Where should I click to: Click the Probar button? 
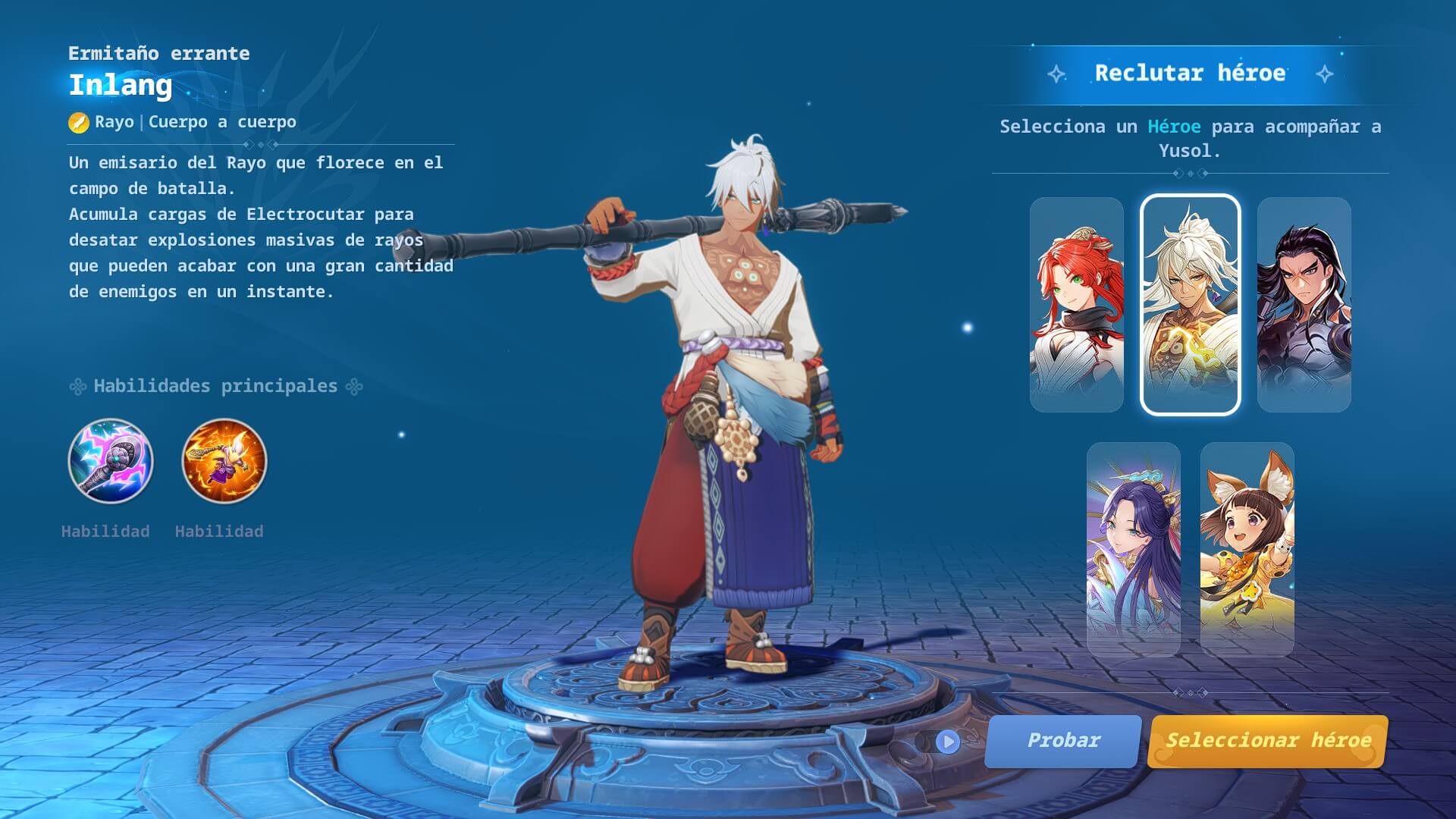[x=1062, y=741]
